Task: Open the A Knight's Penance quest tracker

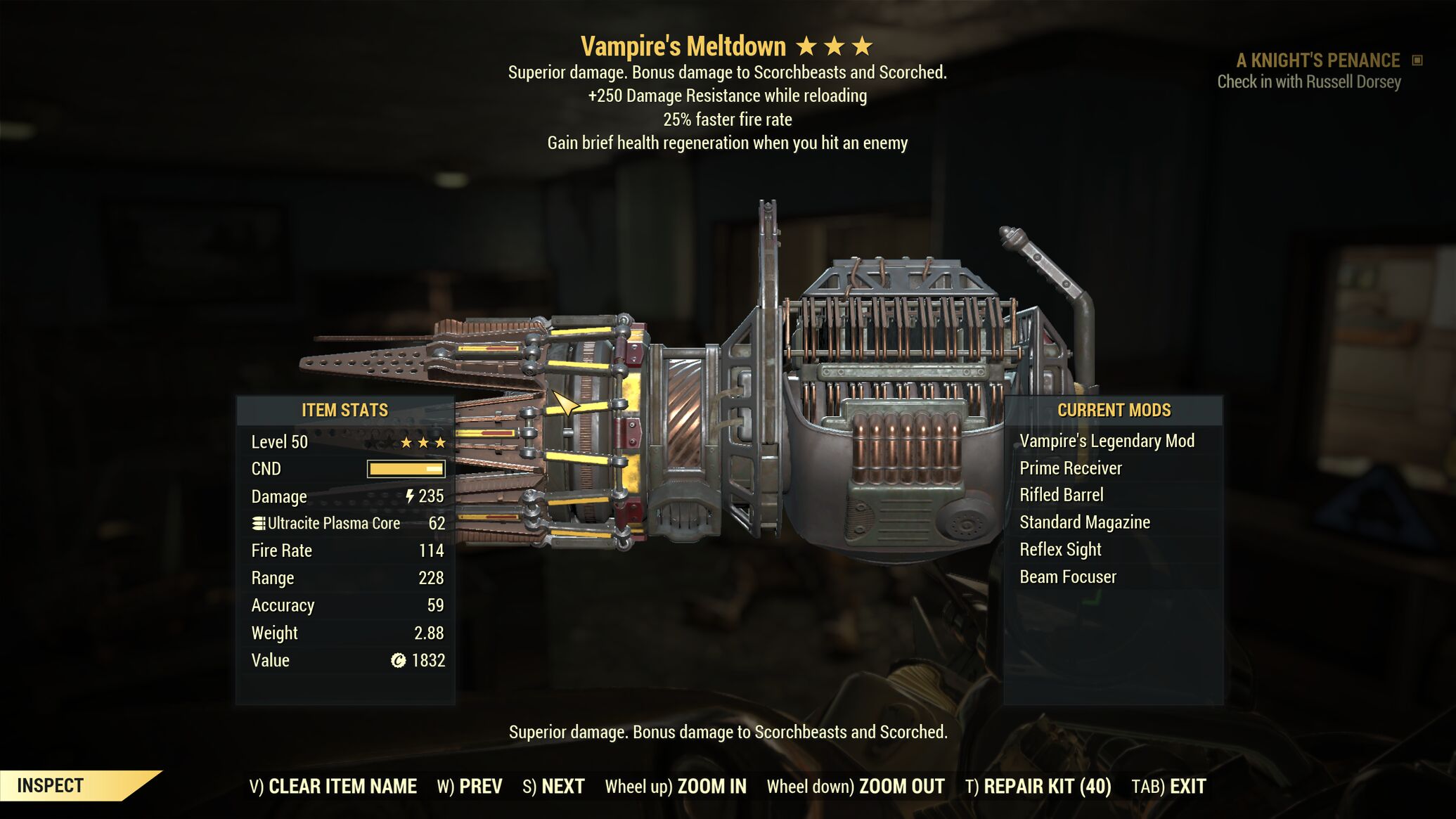Action: (1318, 61)
